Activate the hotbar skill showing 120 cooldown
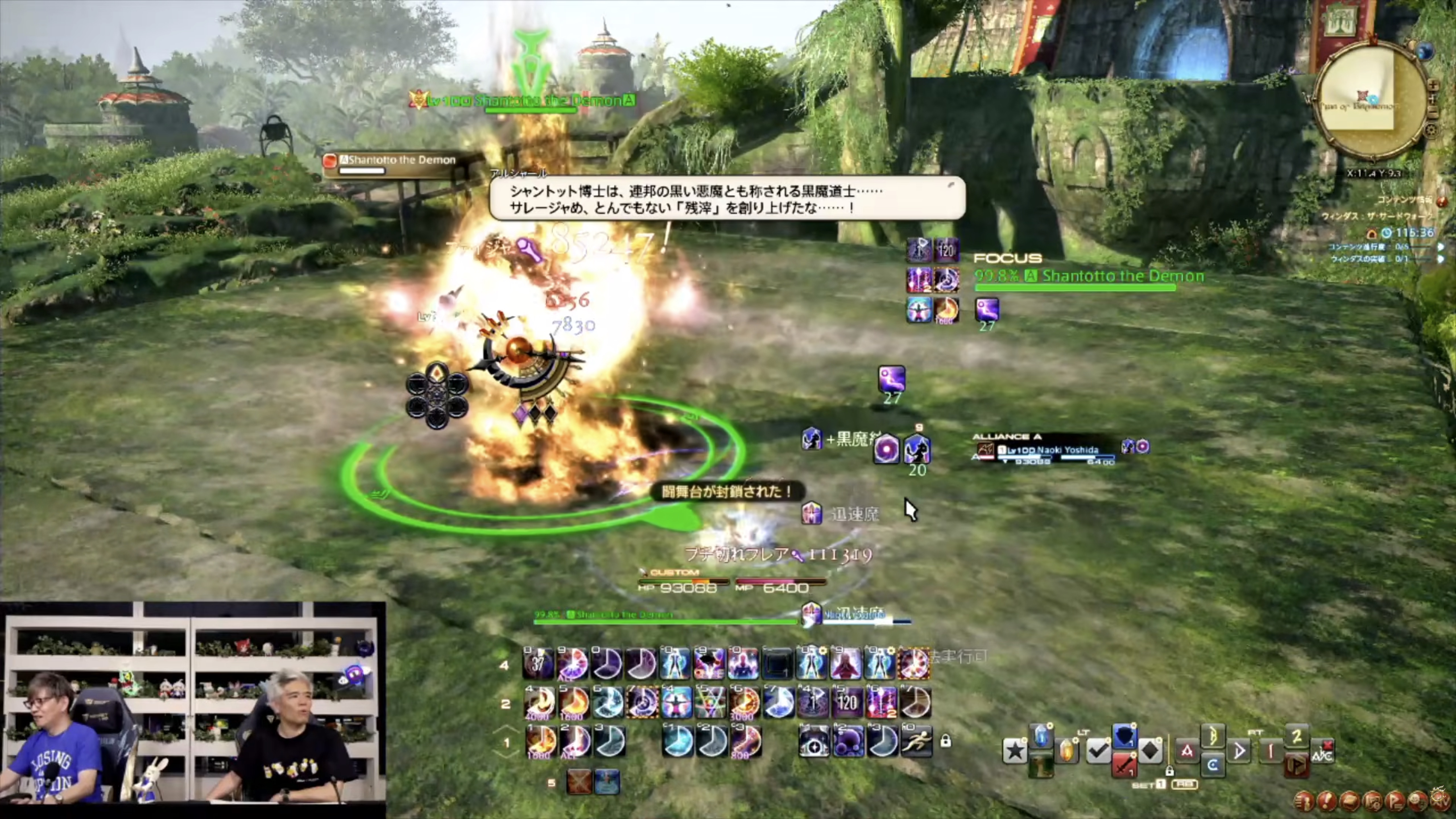This screenshot has width=1456, height=819. 847,703
